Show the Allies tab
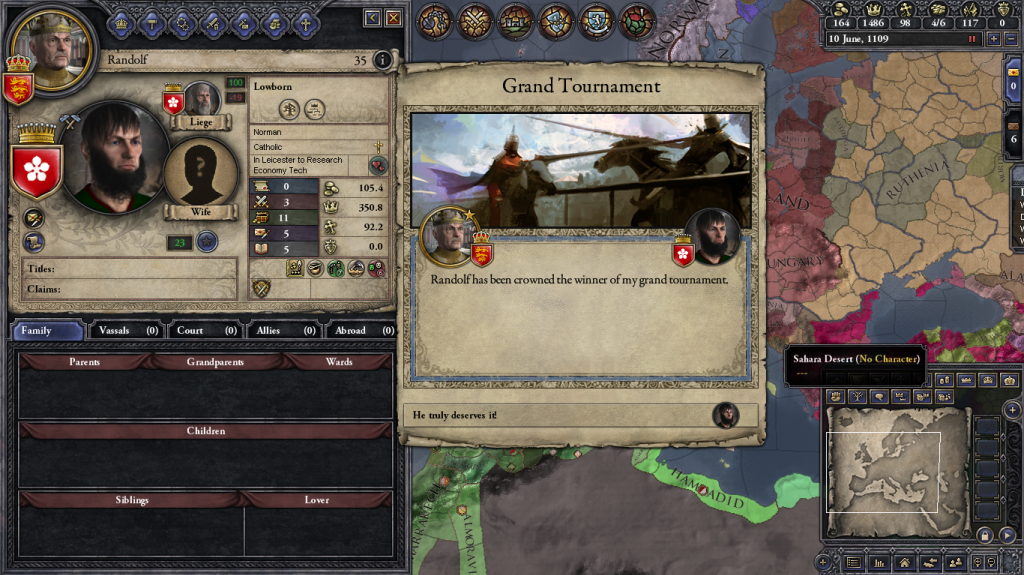The height and width of the screenshot is (575, 1024). pyautogui.click(x=283, y=330)
